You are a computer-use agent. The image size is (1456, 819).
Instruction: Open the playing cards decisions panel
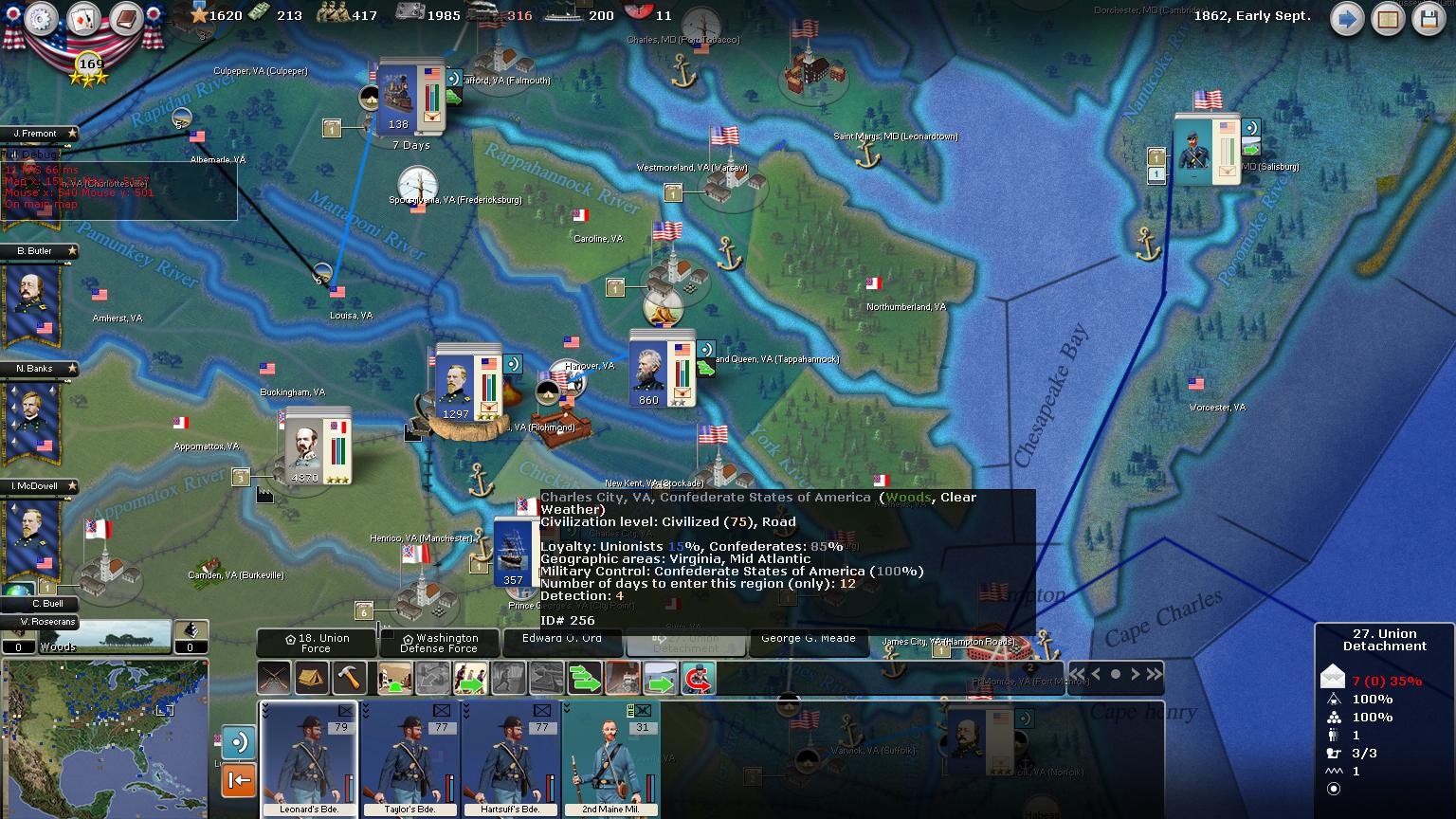pyautogui.click(x=83, y=20)
